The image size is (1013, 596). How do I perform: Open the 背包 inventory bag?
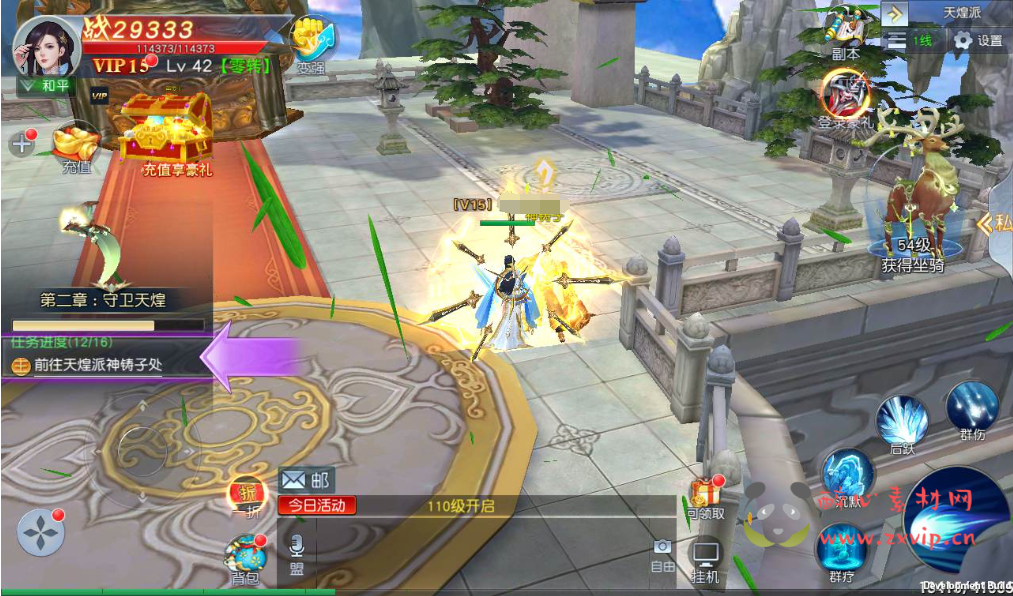[244, 558]
